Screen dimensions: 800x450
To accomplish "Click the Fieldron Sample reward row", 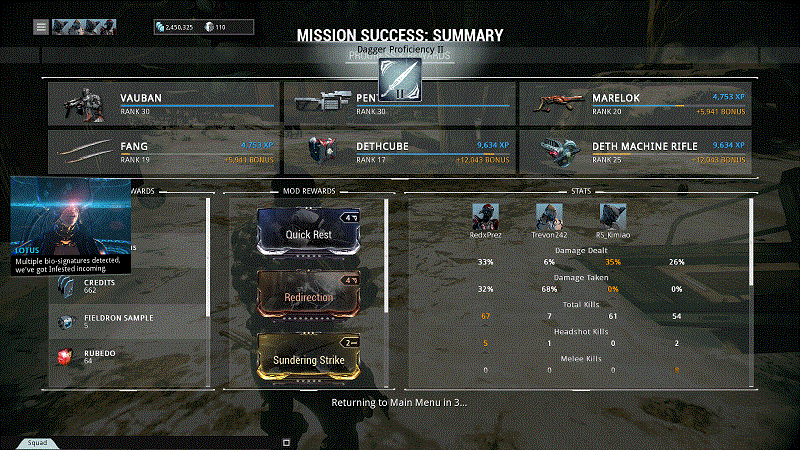I will point(130,322).
